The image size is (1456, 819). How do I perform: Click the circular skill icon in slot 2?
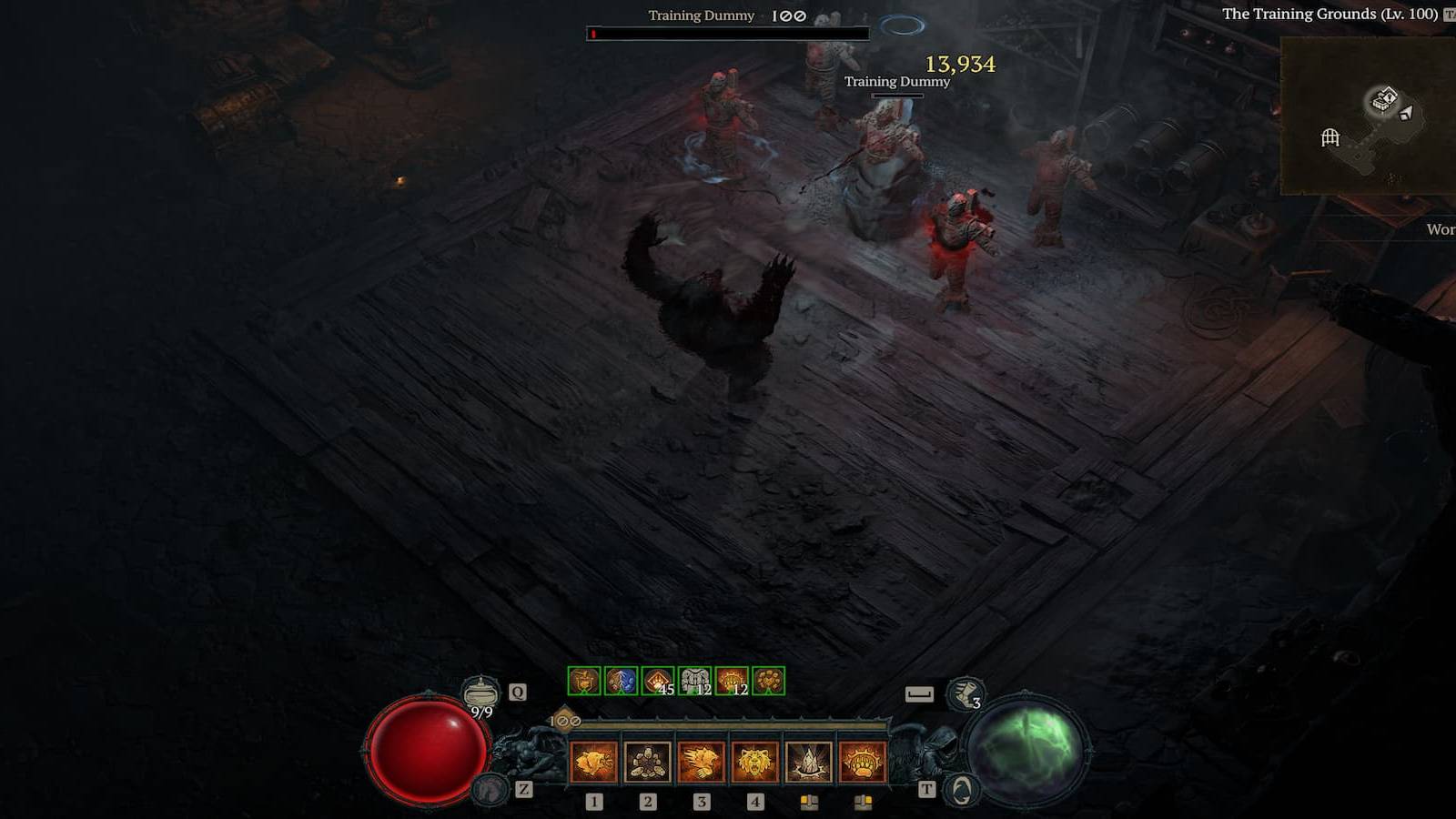[x=648, y=761]
